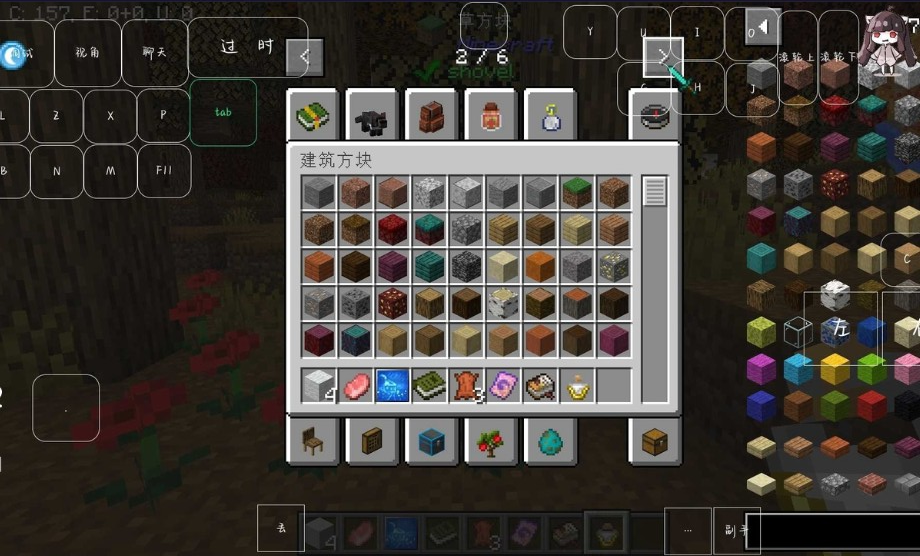This screenshot has height=556, width=920.
Task: Open the brown backpack creative tab
Action: [431, 118]
